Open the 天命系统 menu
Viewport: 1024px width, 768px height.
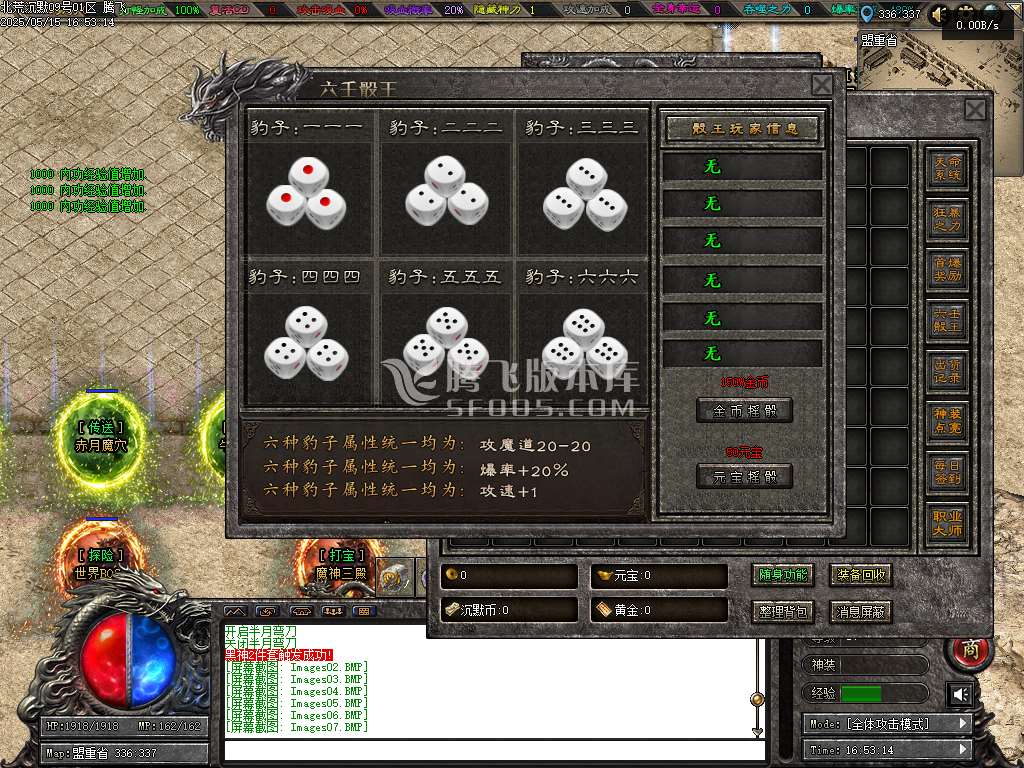click(x=947, y=167)
